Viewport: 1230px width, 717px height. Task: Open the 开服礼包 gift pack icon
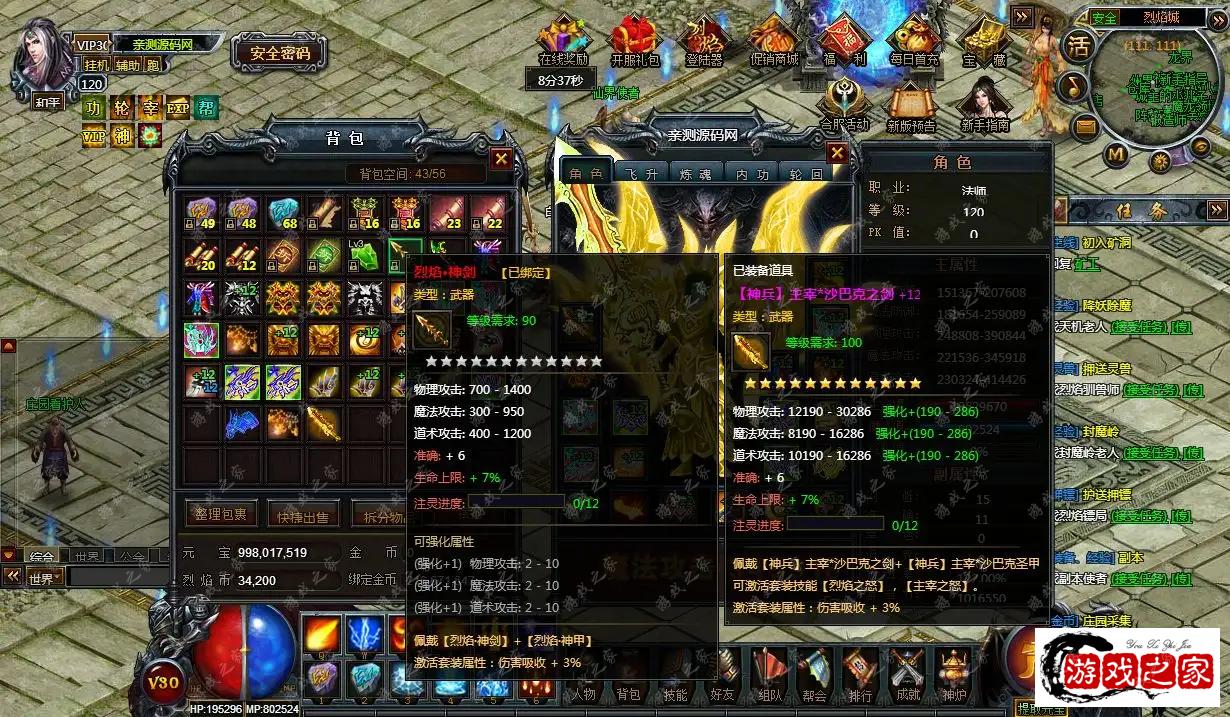pyautogui.click(x=636, y=40)
